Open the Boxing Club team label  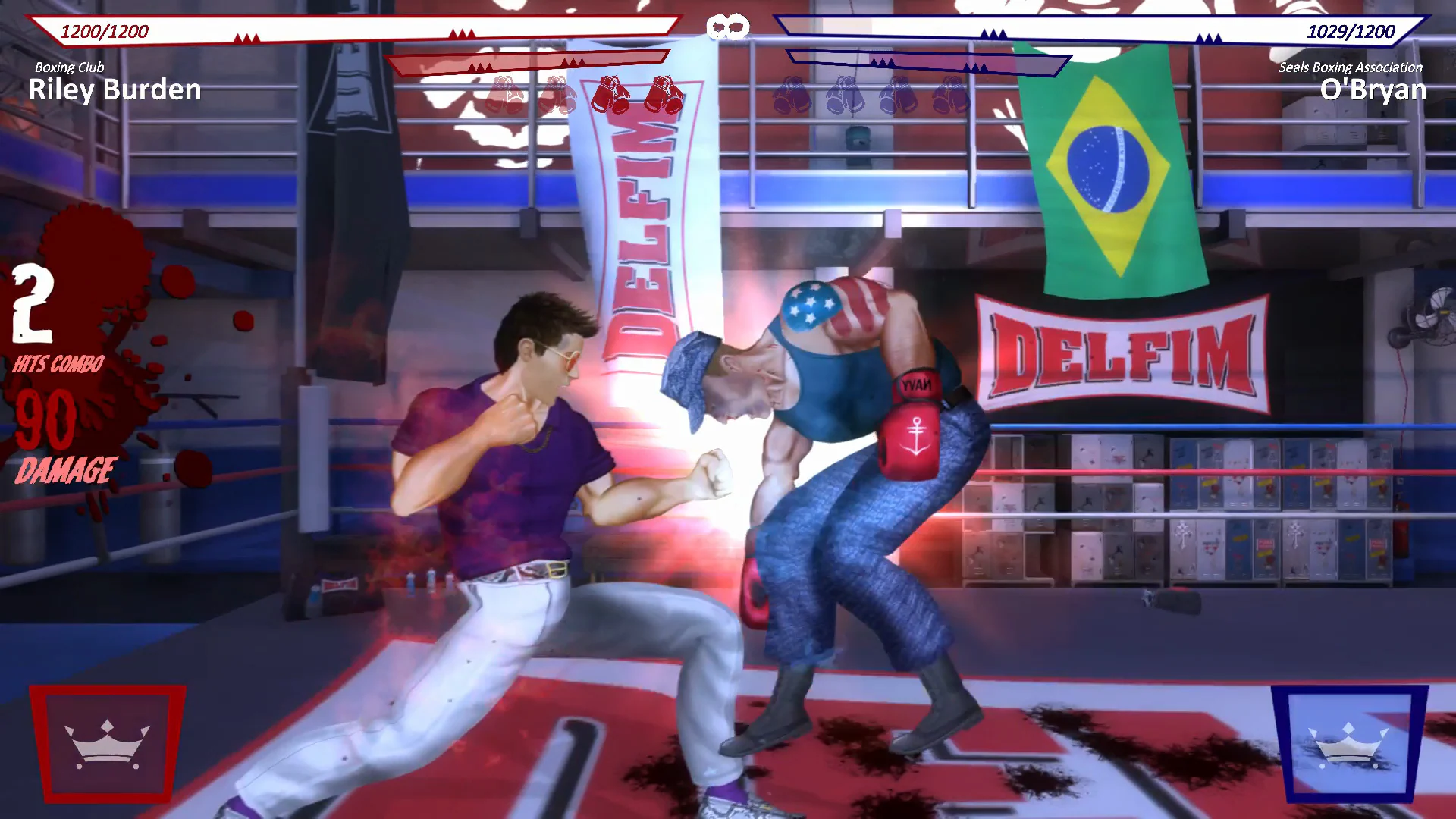click(x=68, y=67)
